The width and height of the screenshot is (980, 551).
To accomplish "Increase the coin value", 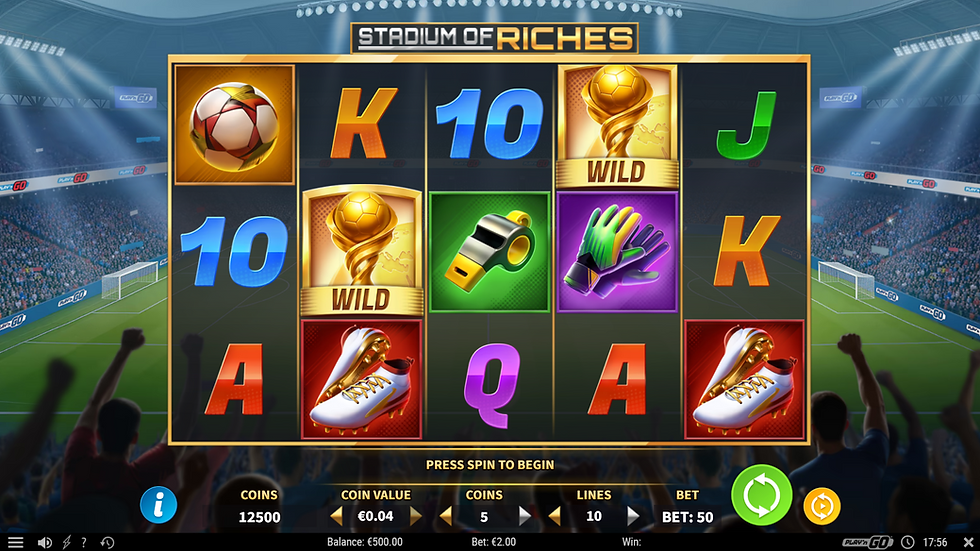I will click(x=416, y=517).
